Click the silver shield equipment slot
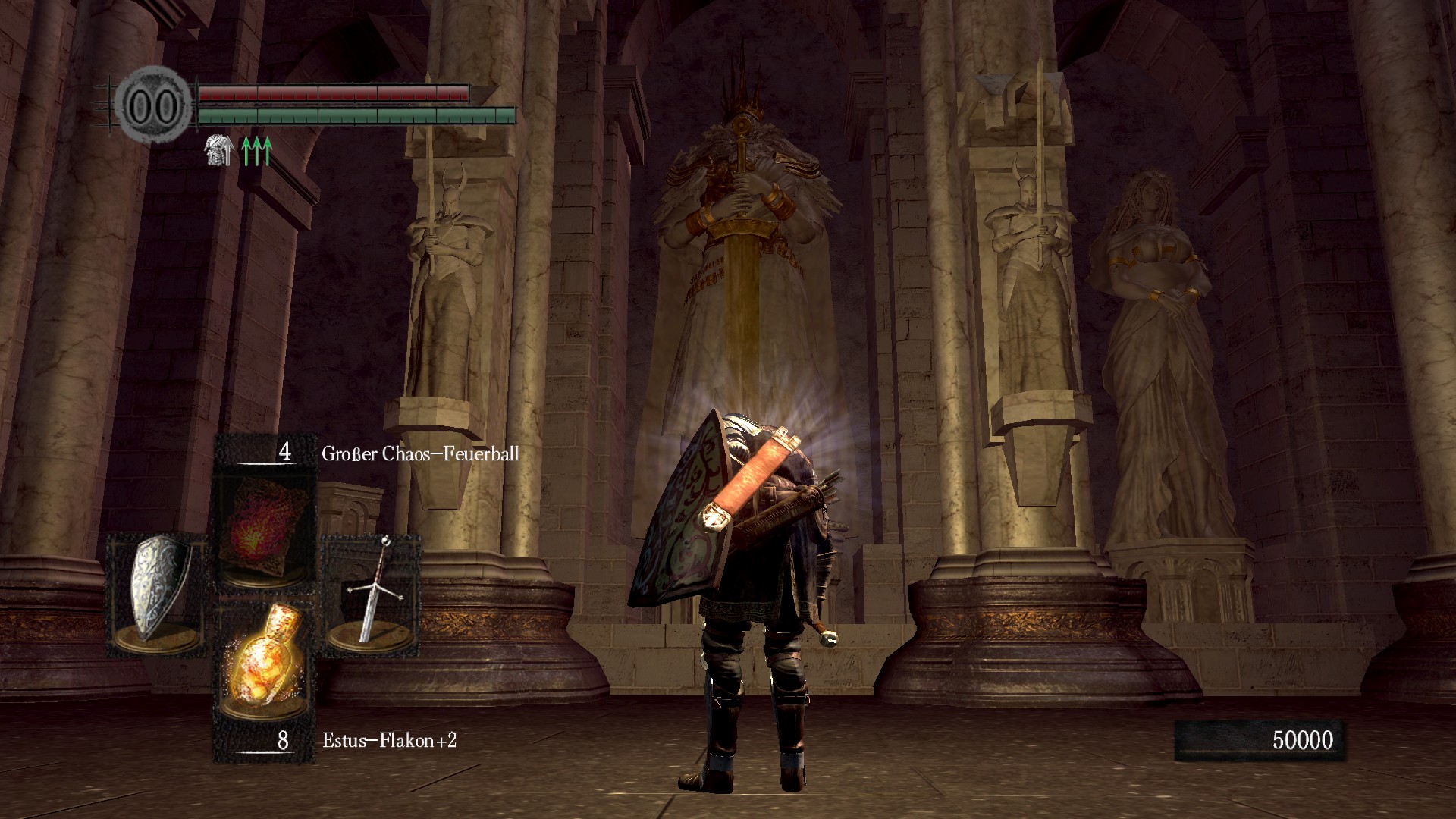The width and height of the screenshot is (1456, 819). click(x=157, y=593)
